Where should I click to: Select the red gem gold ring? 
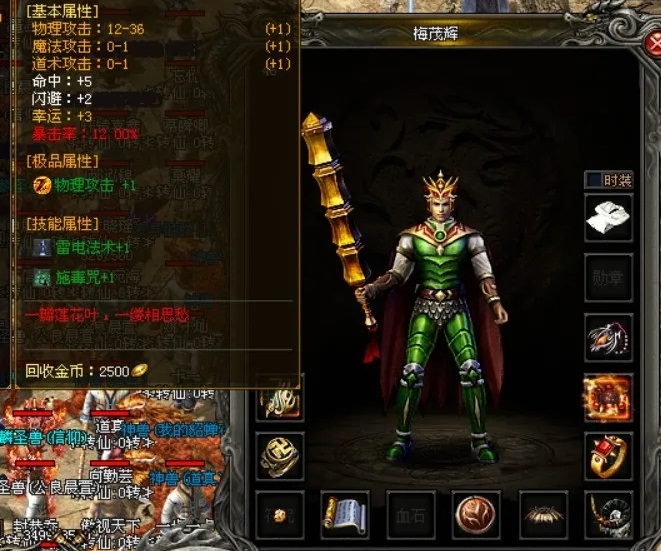pos(609,457)
